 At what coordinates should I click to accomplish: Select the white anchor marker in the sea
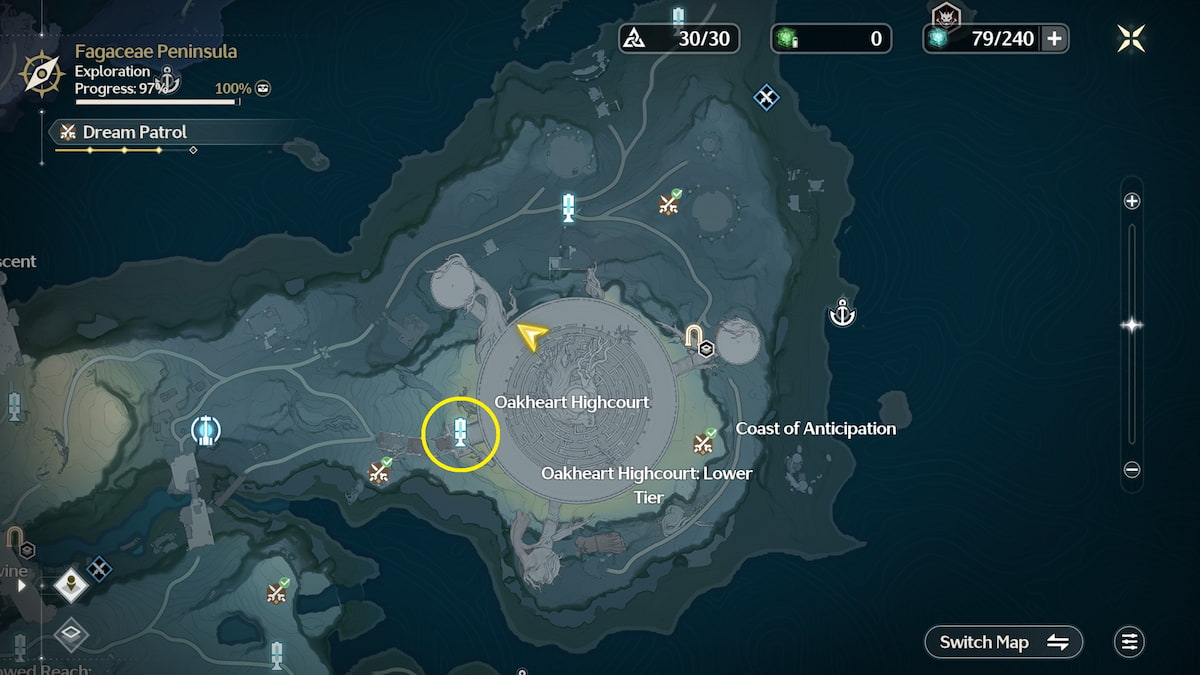(x=843, y=314)
